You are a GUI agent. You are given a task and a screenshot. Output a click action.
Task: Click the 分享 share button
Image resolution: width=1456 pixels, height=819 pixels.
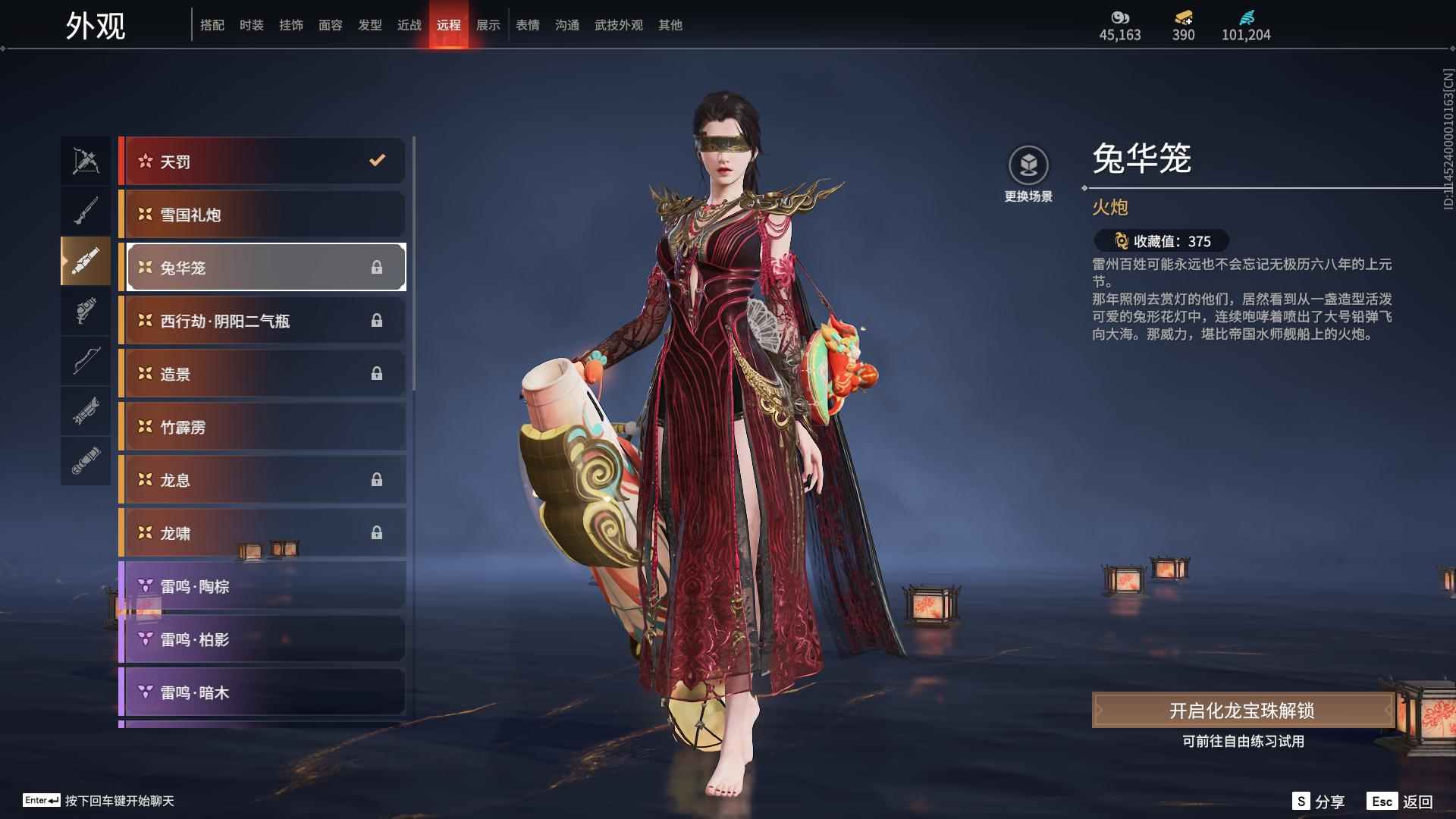pos(1319,802)
